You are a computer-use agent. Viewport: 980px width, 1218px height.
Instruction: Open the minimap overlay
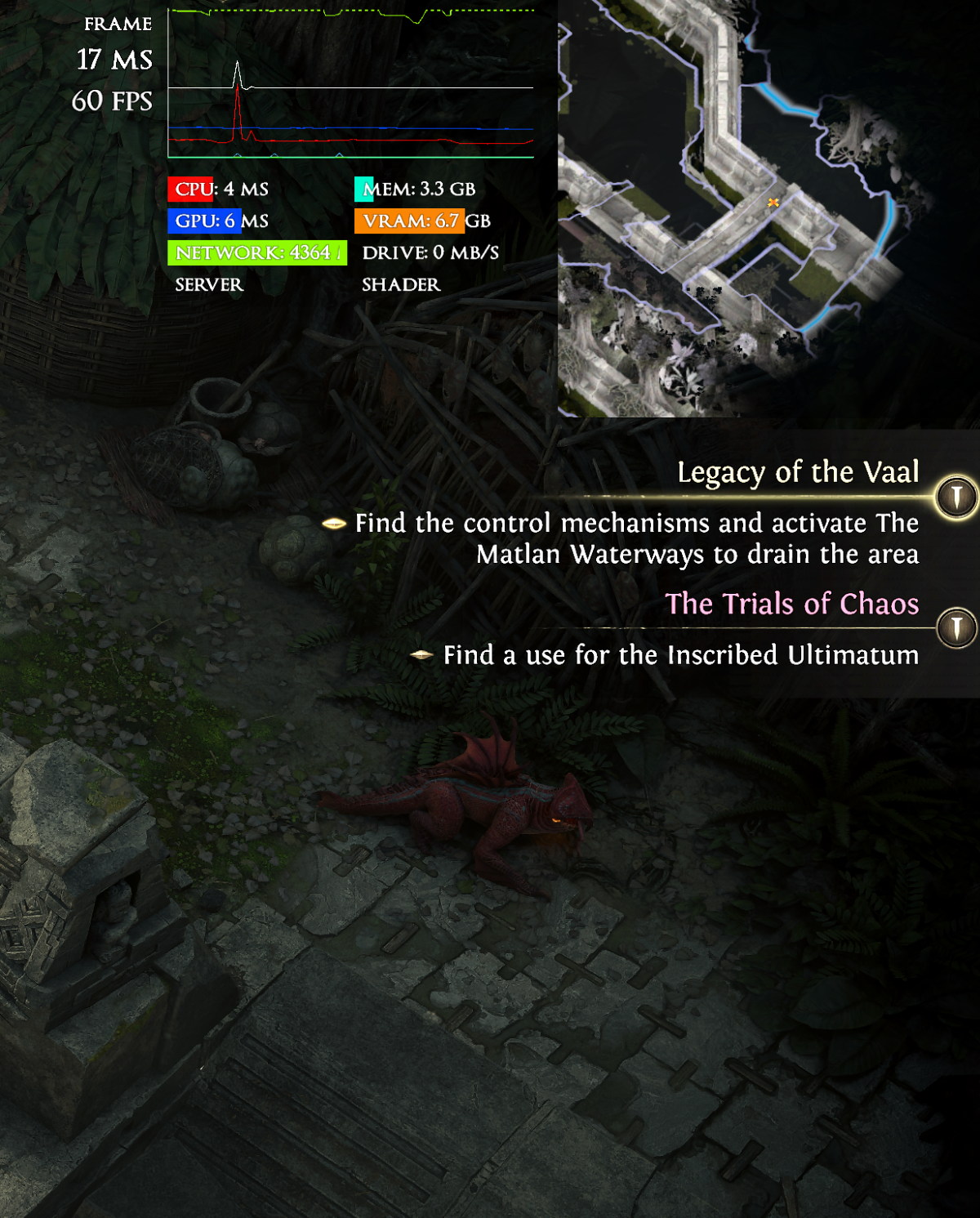point(768,208)
